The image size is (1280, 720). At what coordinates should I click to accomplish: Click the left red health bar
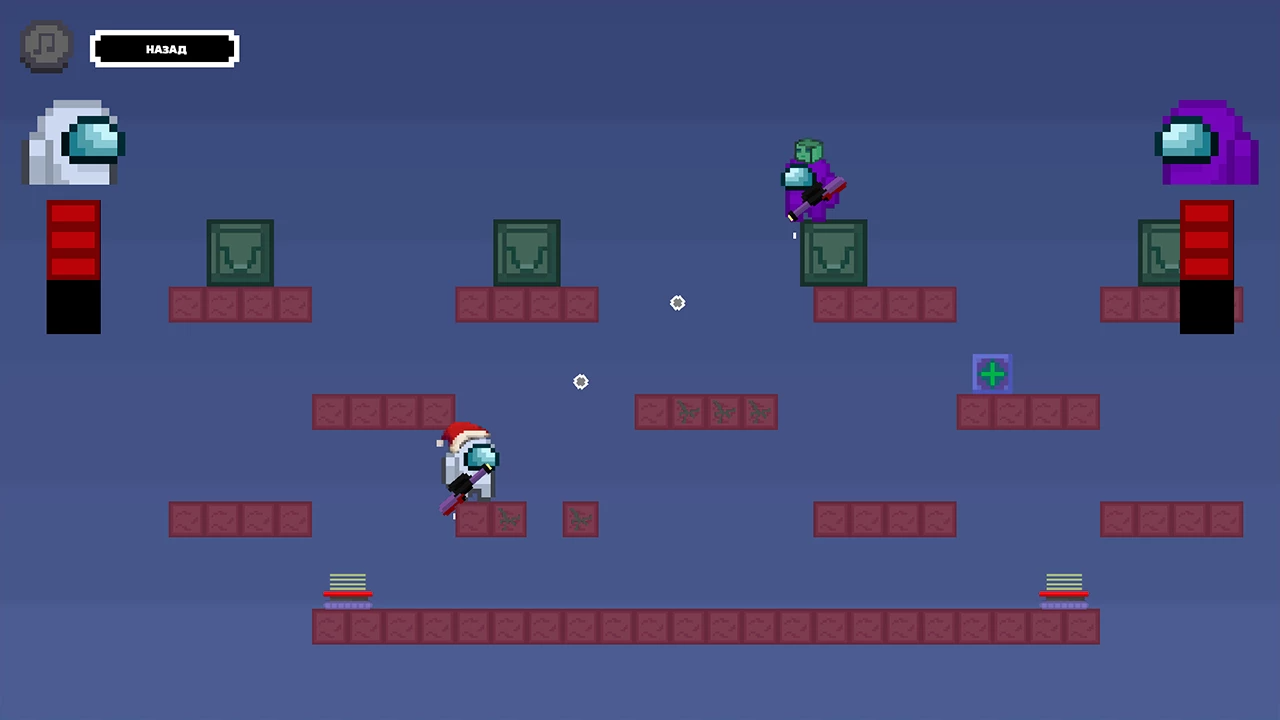(72, 240)
